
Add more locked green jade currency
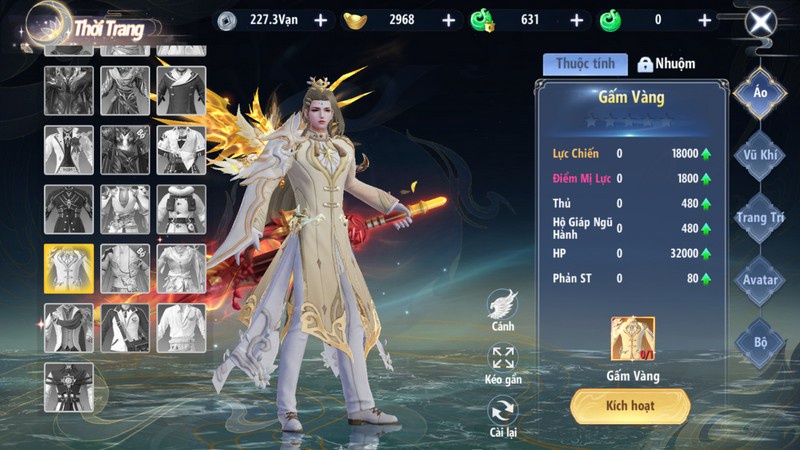(x=576, y=20)
